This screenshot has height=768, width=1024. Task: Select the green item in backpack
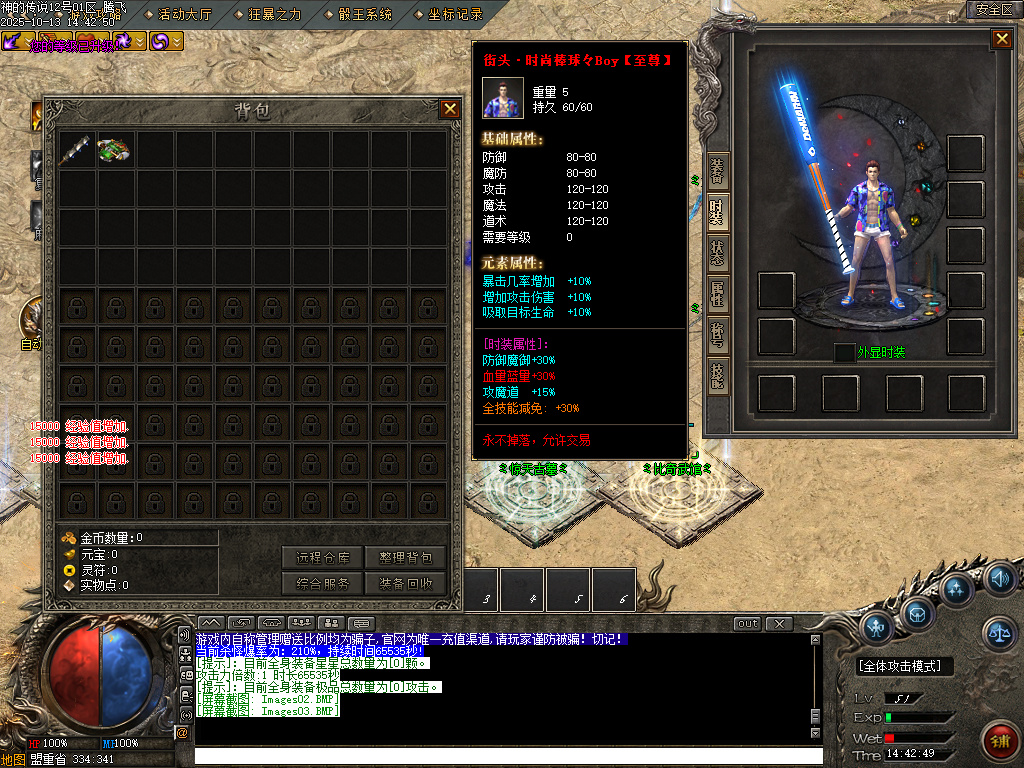click(115, 150)
